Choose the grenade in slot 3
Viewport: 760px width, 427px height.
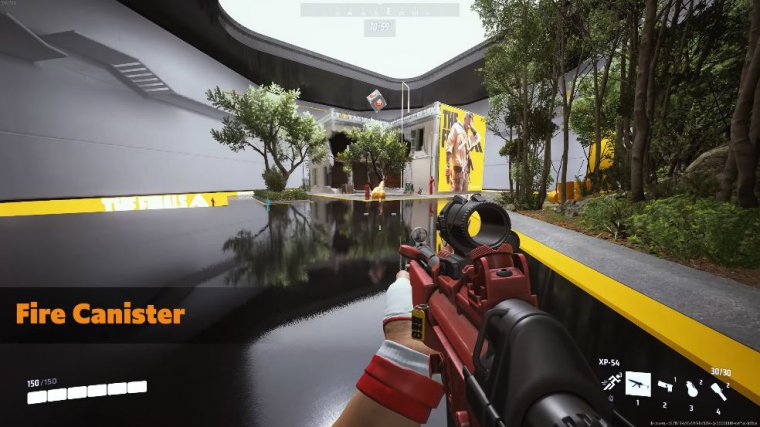tap(691, 388)
